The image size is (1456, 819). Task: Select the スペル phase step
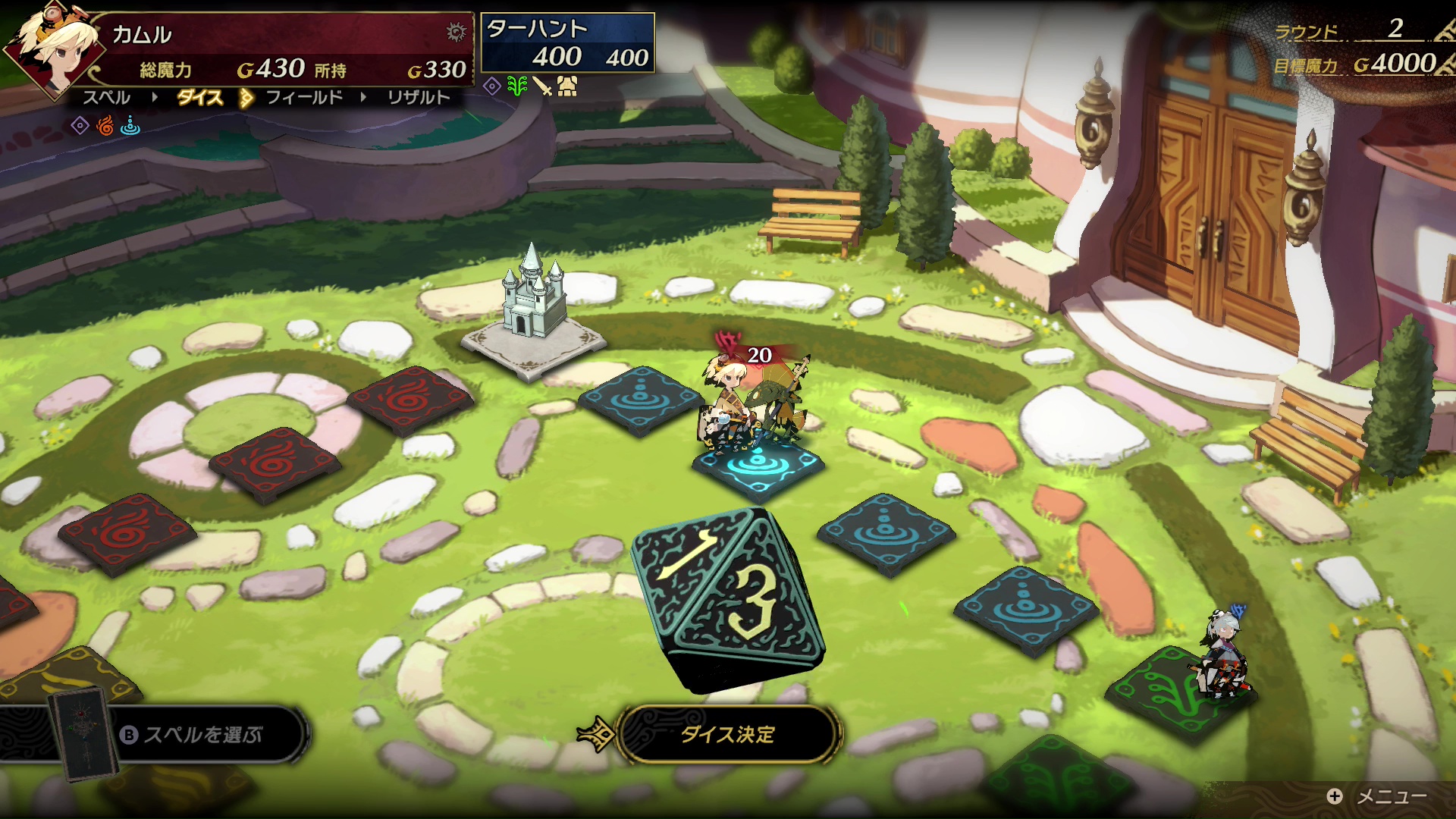click(106, 98)
